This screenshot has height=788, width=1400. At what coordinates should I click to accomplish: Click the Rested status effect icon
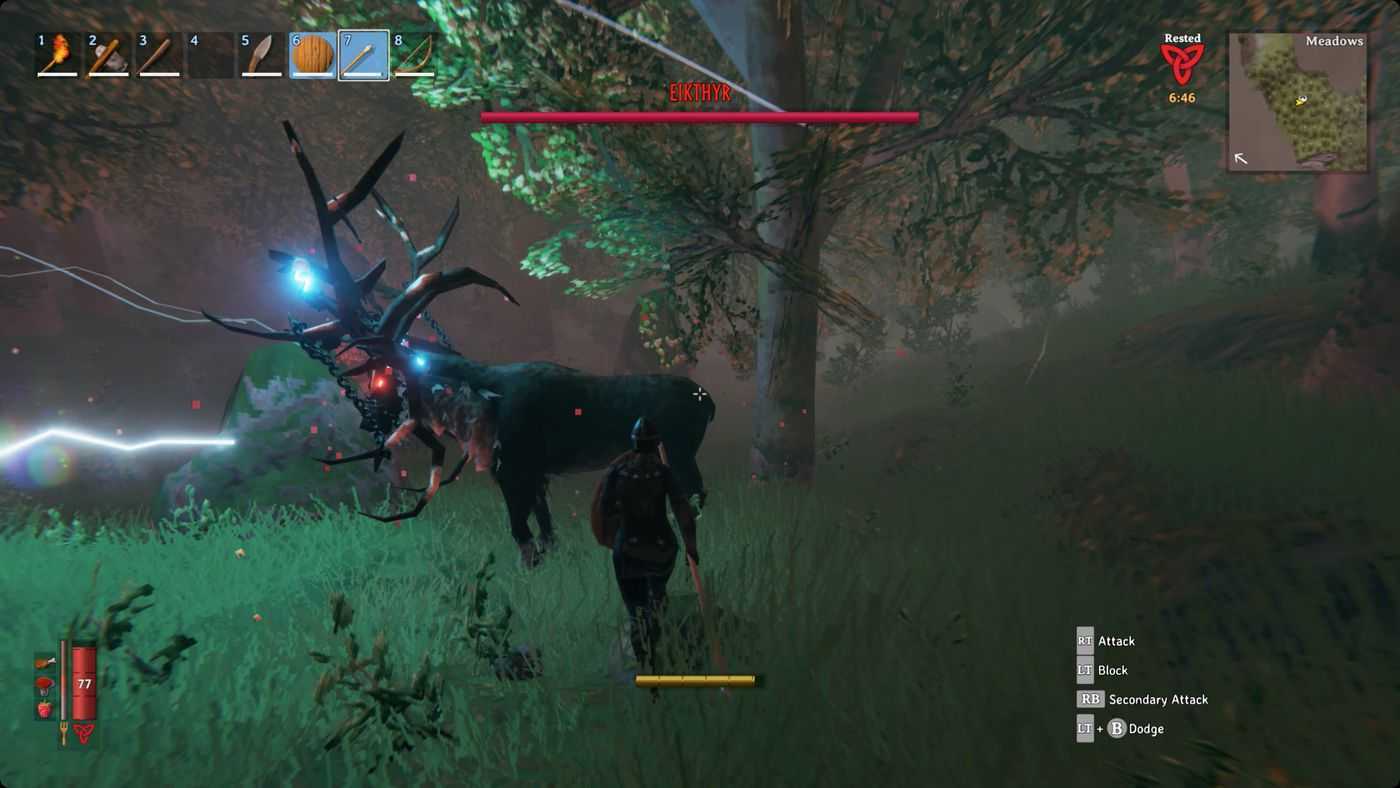pyautogui.click(x=1182, y=64)
